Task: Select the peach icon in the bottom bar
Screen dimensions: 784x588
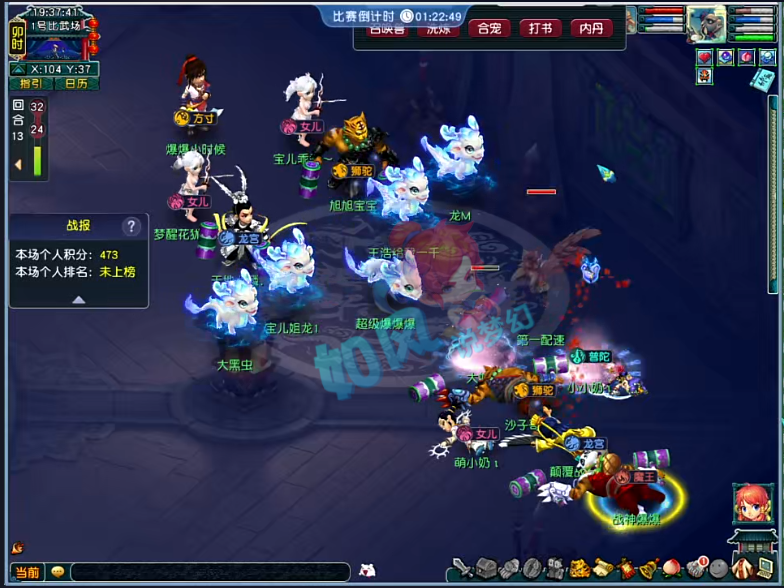Action: [671, 568]
